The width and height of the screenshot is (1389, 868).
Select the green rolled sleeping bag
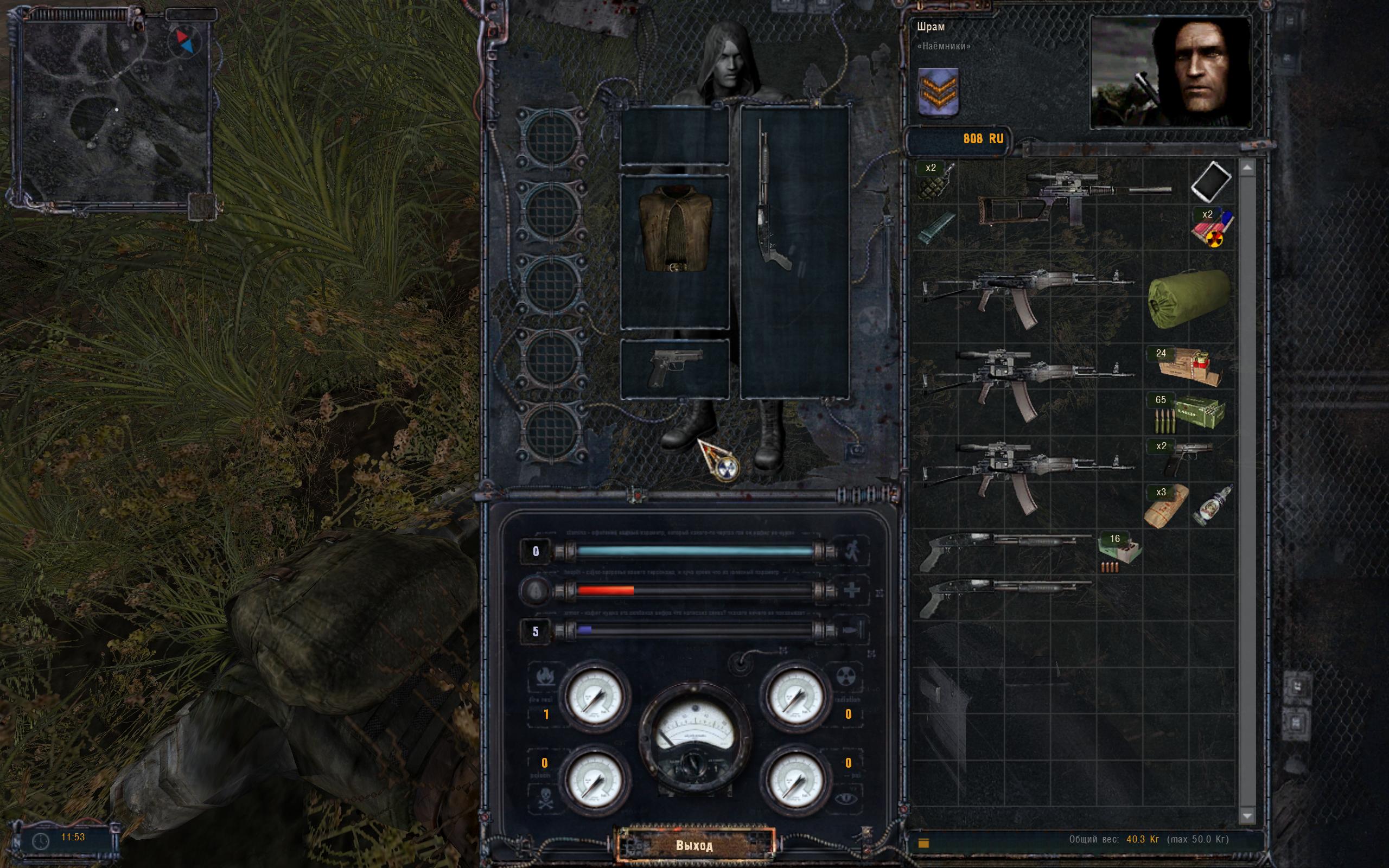click(x=1189, y=298)
